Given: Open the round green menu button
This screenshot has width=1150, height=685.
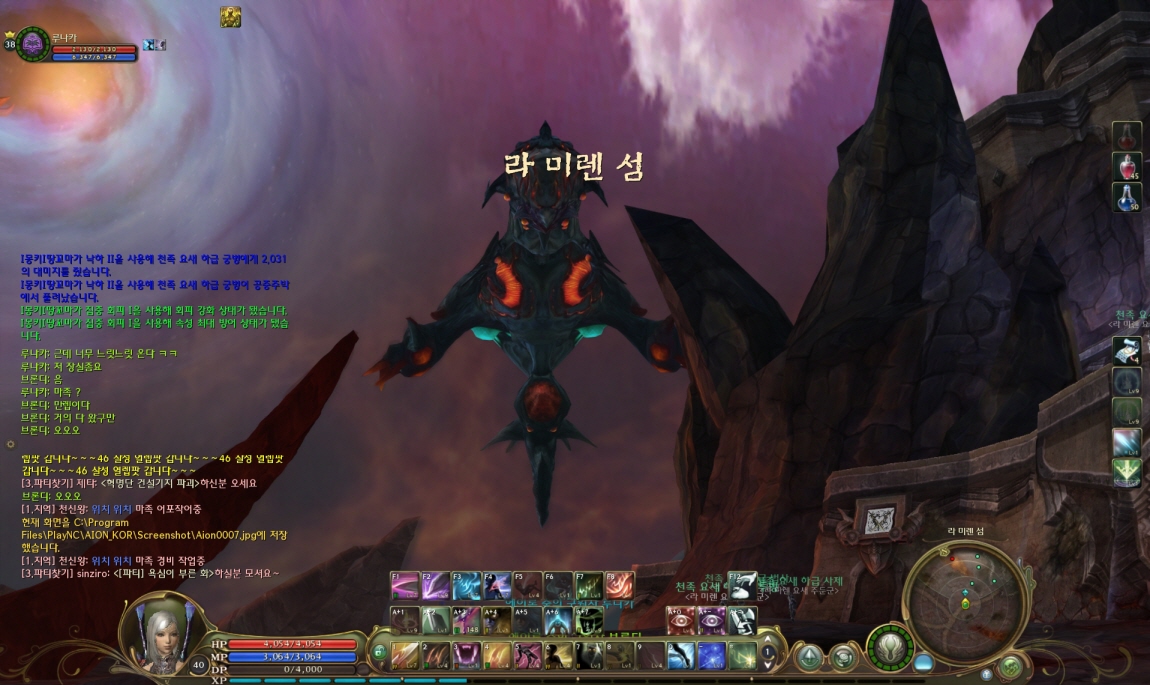Looking at the screenshot, I should click(x=1011, y=667).
